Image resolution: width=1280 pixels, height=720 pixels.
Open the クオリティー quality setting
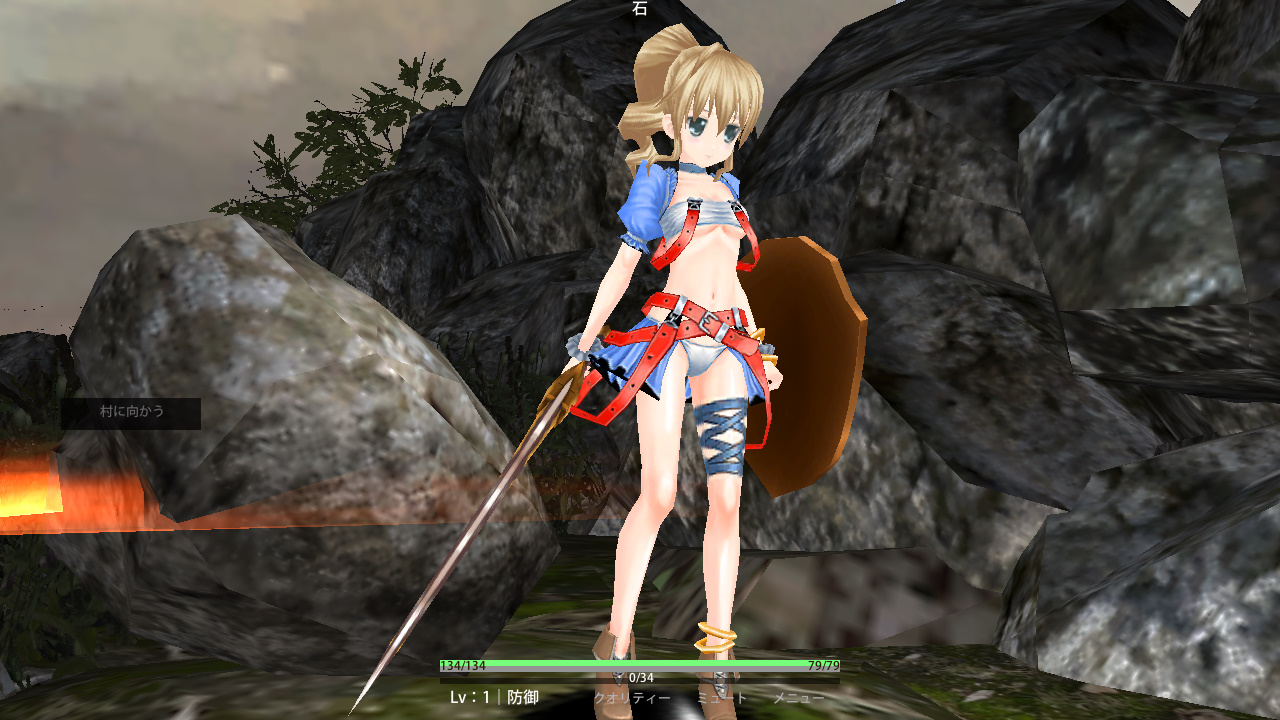[x=632, y=698]
